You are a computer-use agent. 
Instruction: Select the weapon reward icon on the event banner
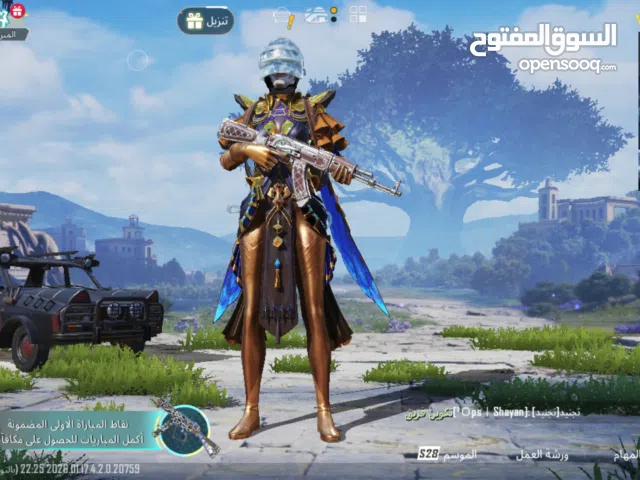pyautogui.click(x=181, y=428)
